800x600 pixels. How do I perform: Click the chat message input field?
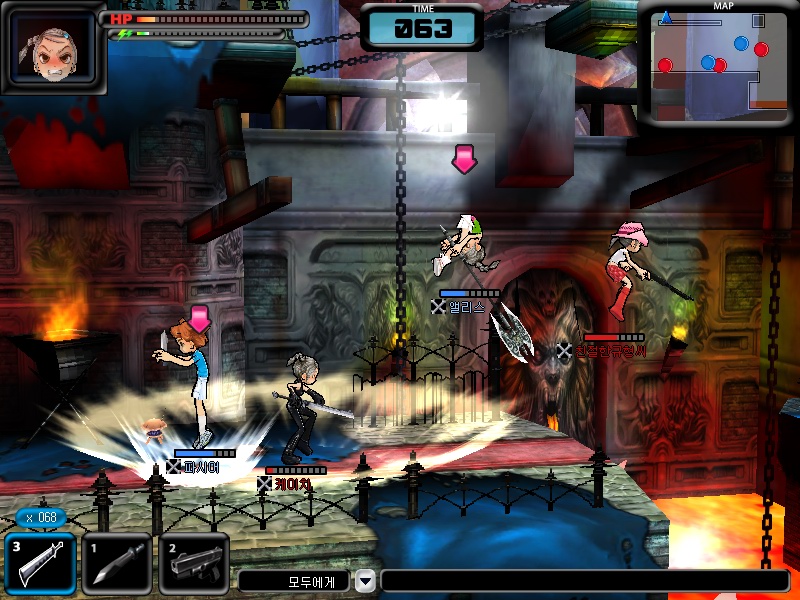[584, 581]
